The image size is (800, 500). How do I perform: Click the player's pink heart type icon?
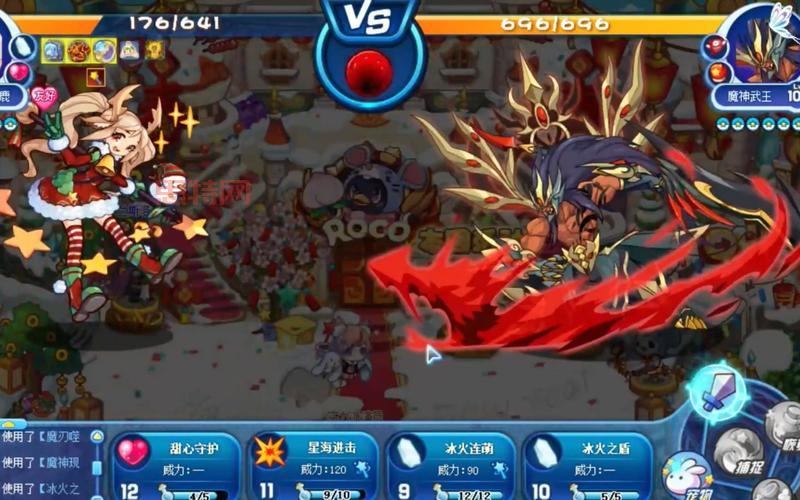(19, 72)
